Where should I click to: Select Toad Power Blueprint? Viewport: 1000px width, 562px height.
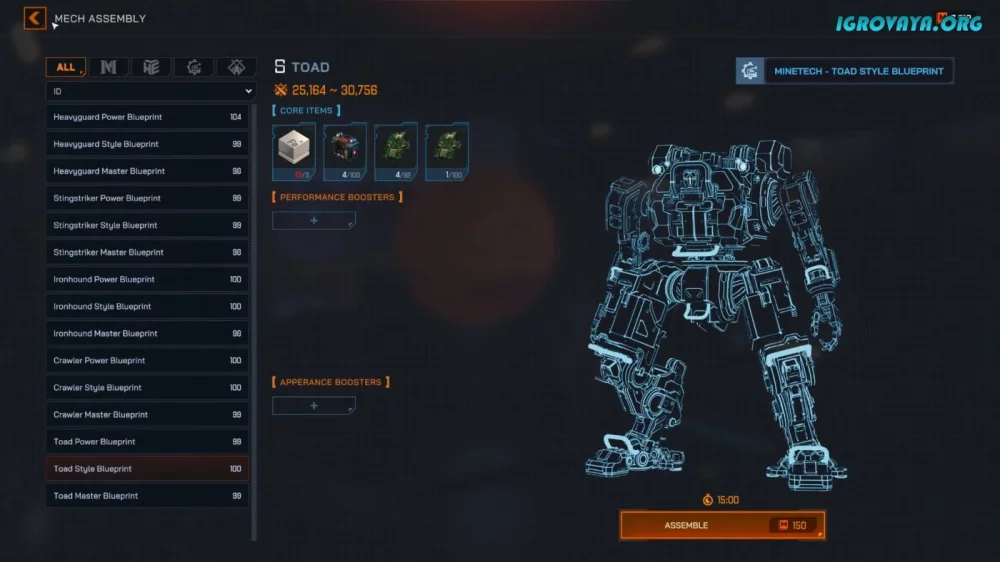148,441
